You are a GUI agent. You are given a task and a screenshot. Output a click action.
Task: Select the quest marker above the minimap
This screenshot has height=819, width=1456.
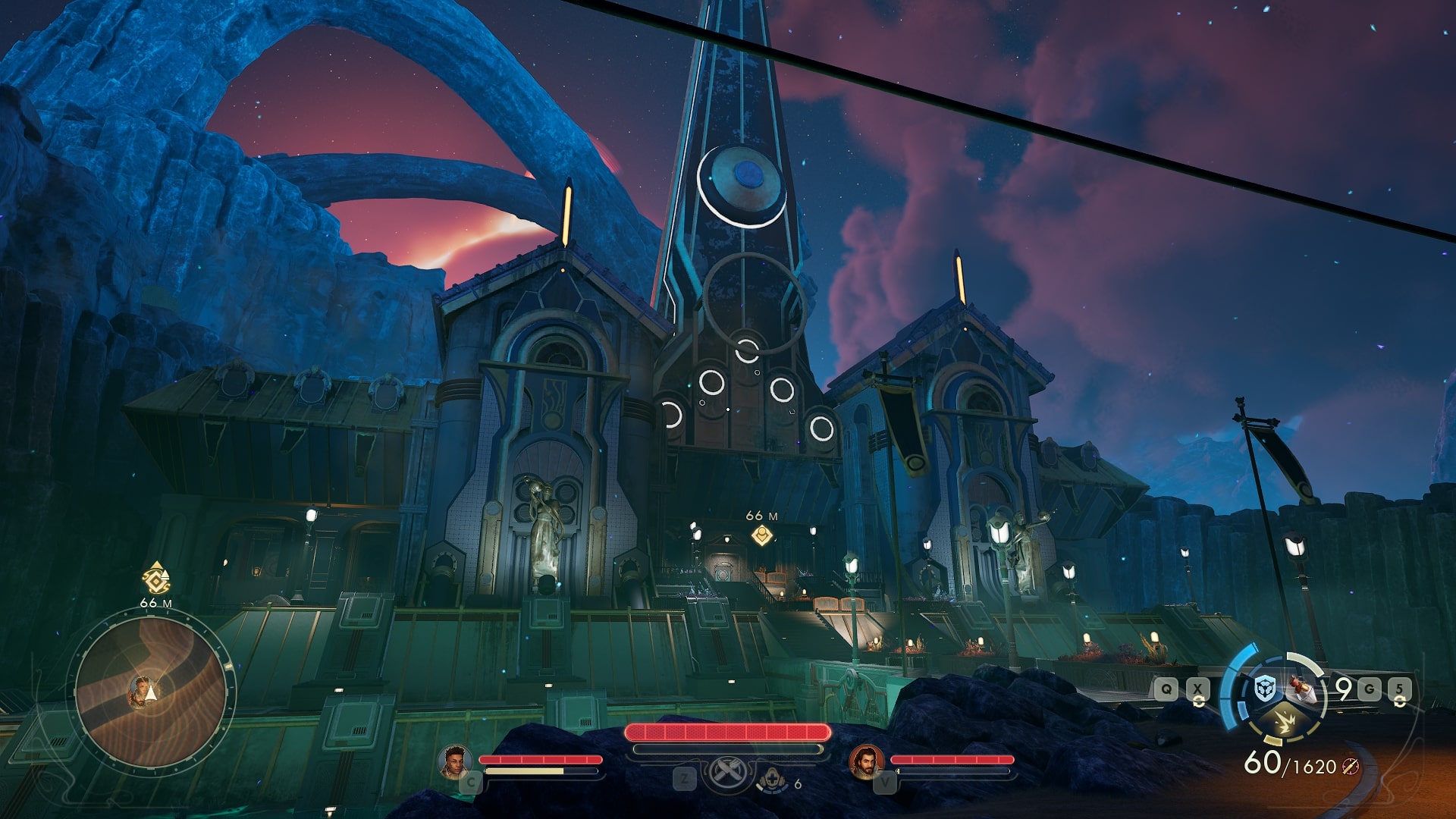tap(156, 579)
